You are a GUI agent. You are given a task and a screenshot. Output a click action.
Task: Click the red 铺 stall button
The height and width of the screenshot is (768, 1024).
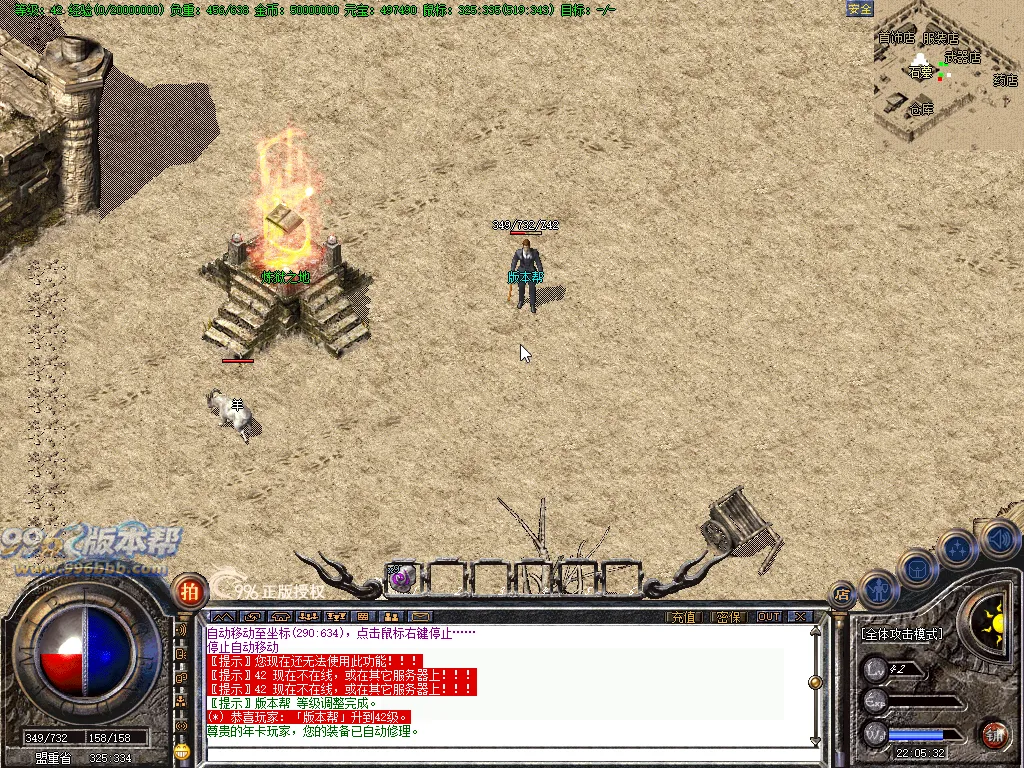click(993, 735)
